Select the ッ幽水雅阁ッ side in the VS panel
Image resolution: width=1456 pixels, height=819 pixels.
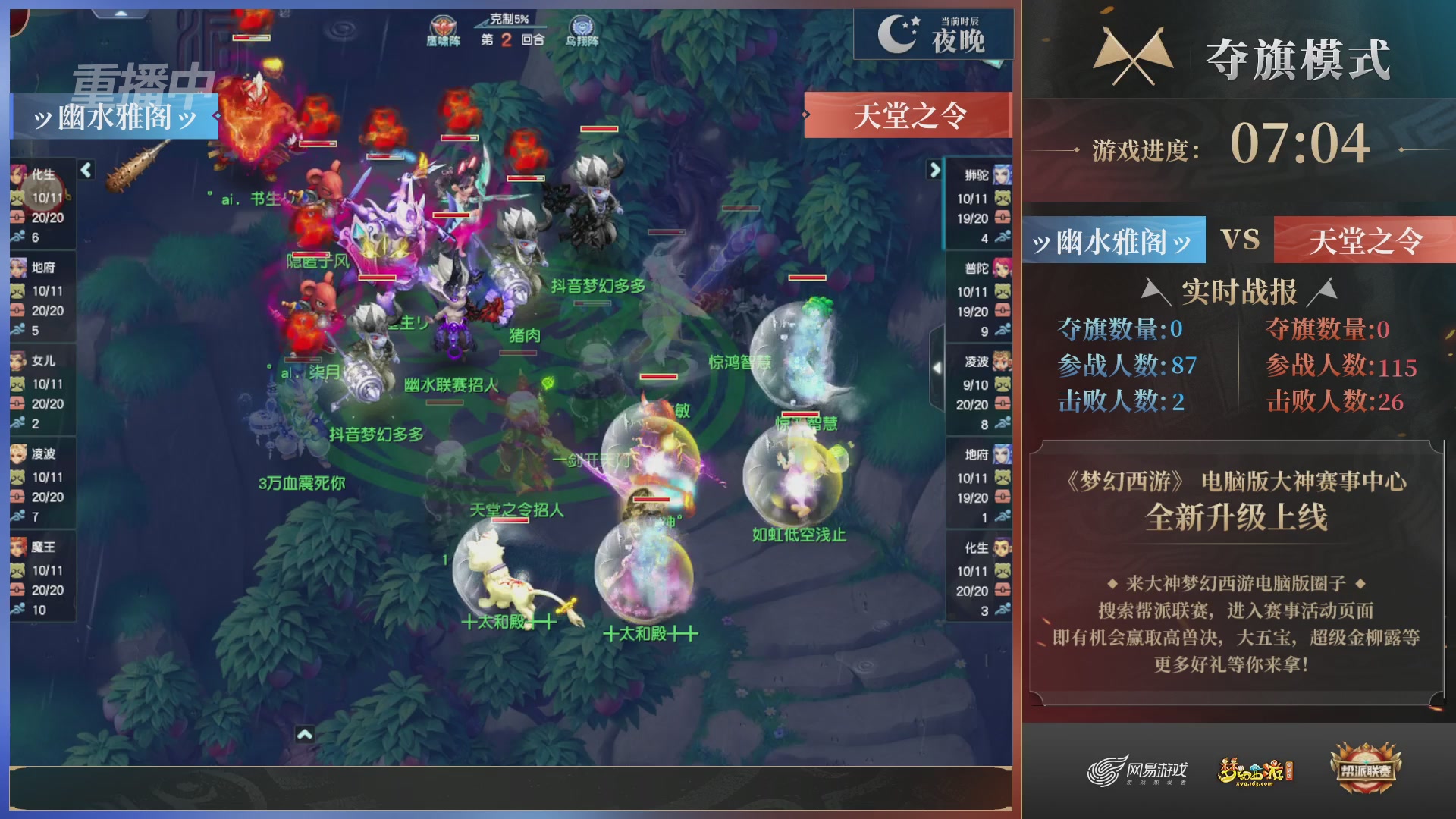1112,239
